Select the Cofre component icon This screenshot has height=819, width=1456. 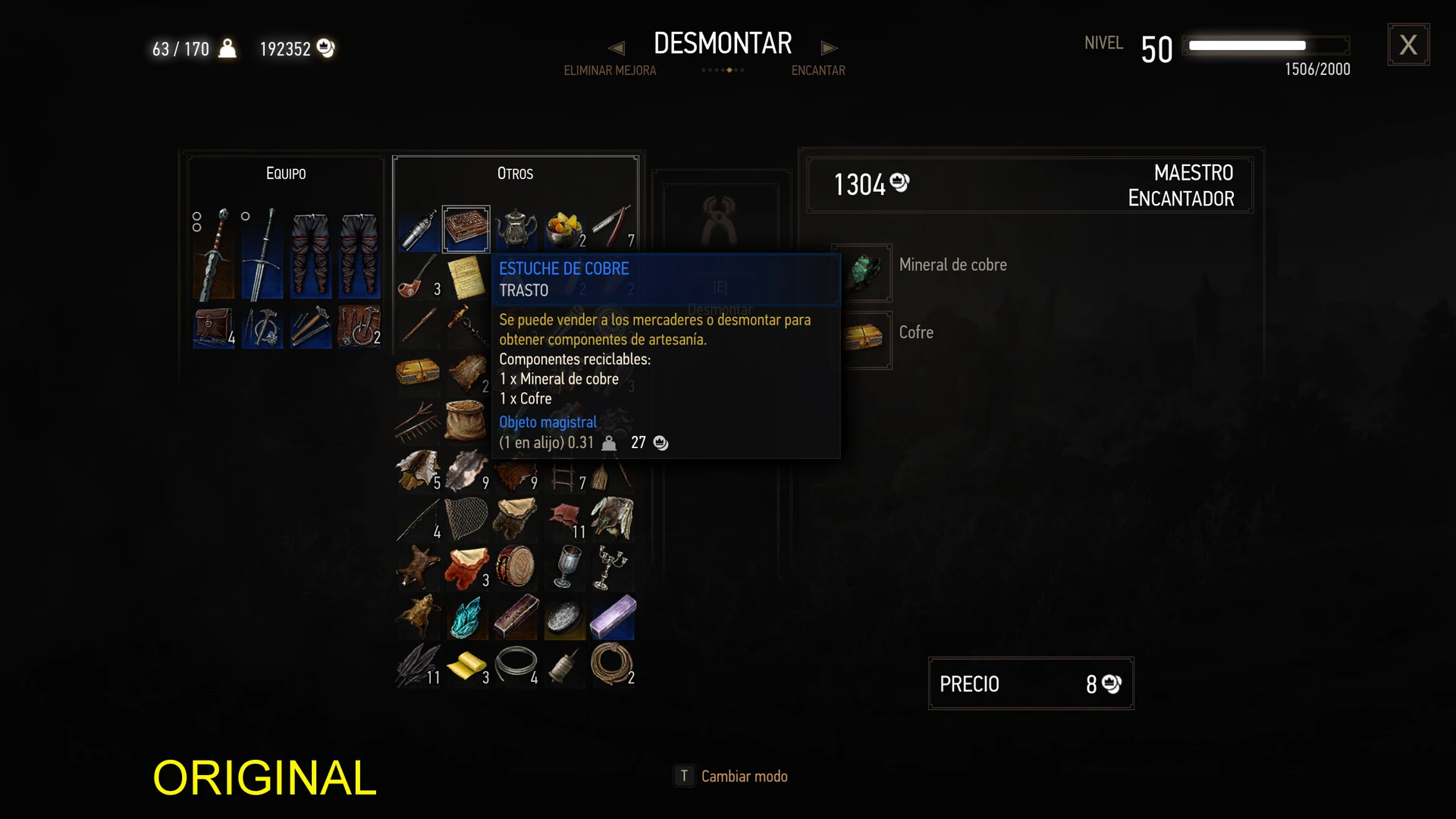click(x=863, y=339)
